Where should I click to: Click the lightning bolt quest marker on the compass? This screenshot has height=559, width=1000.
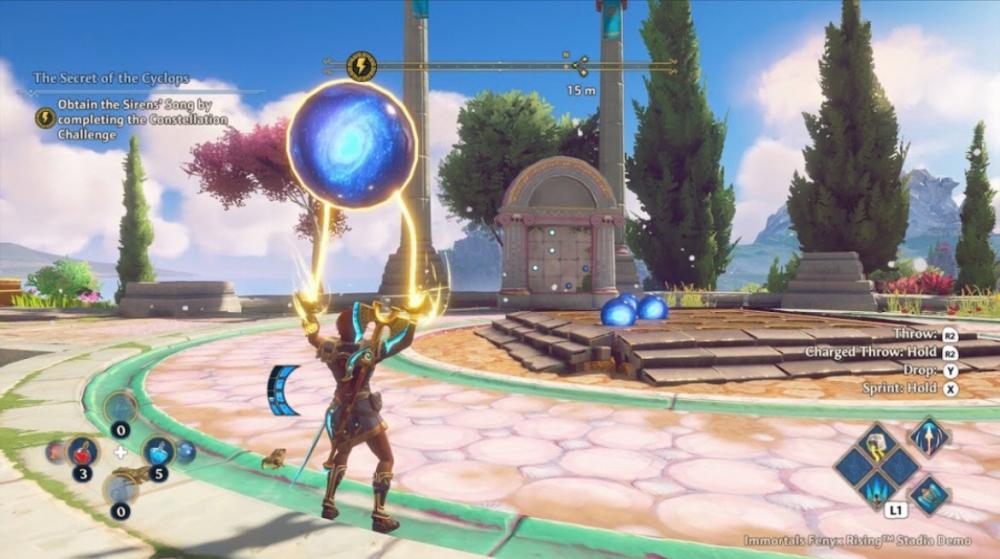(x=361, y=66)
